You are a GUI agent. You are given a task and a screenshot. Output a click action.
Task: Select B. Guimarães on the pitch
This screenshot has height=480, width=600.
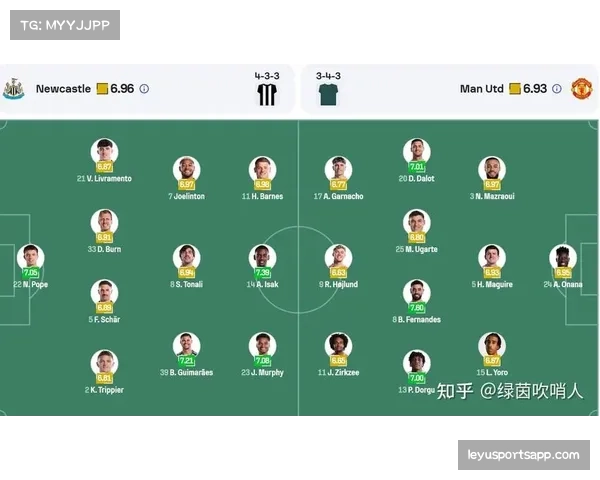click(186, 346)
